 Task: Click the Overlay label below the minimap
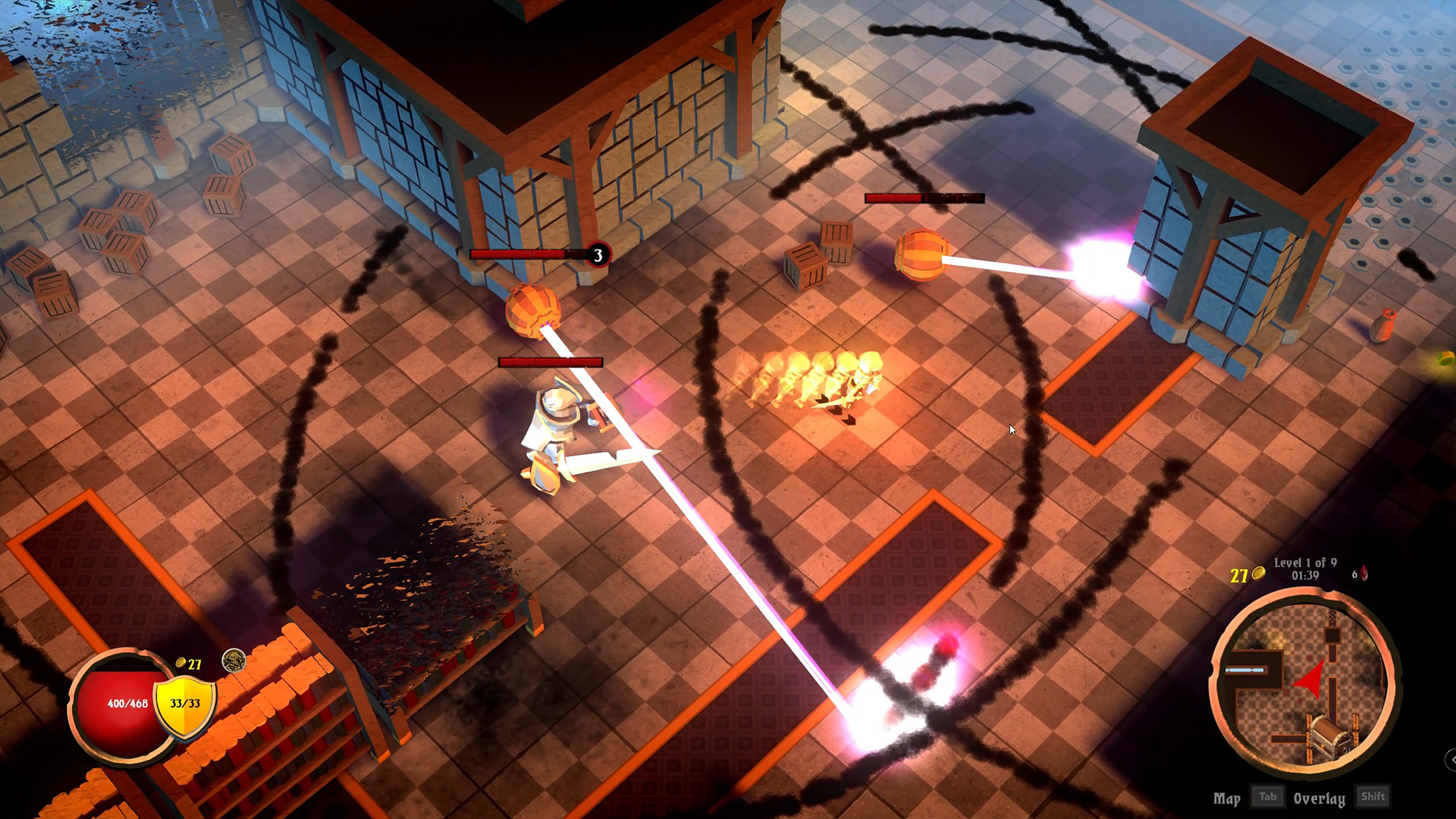[1319, 798]
